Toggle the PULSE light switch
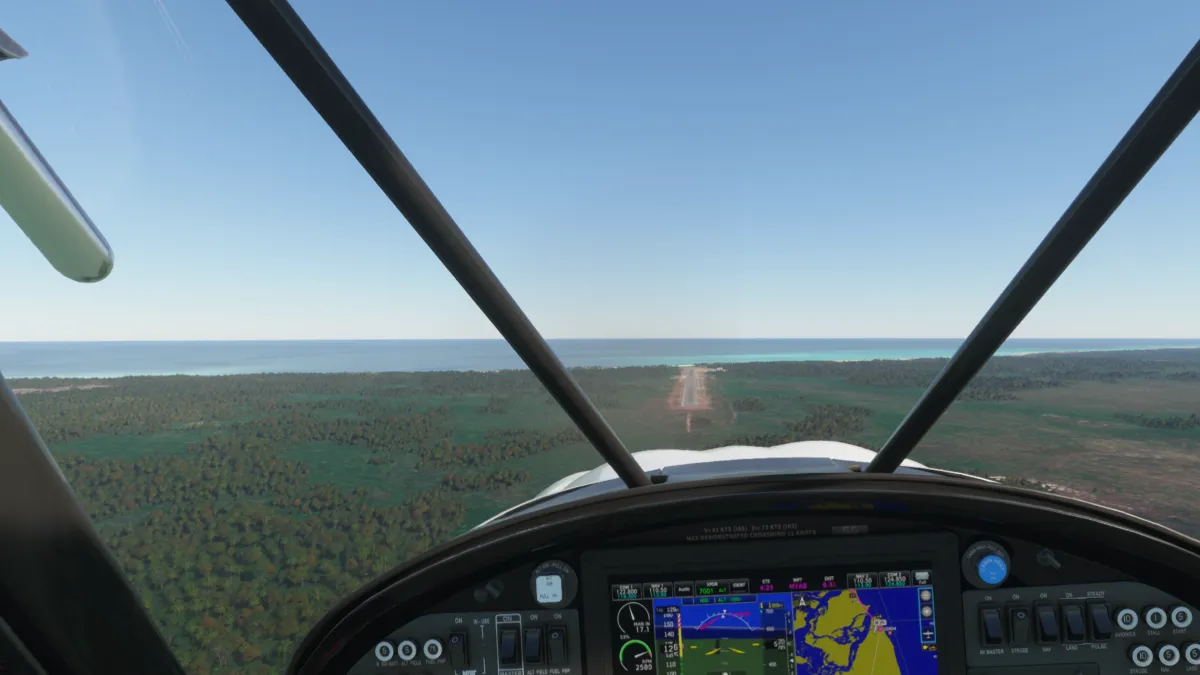 tap(1101, 621)
